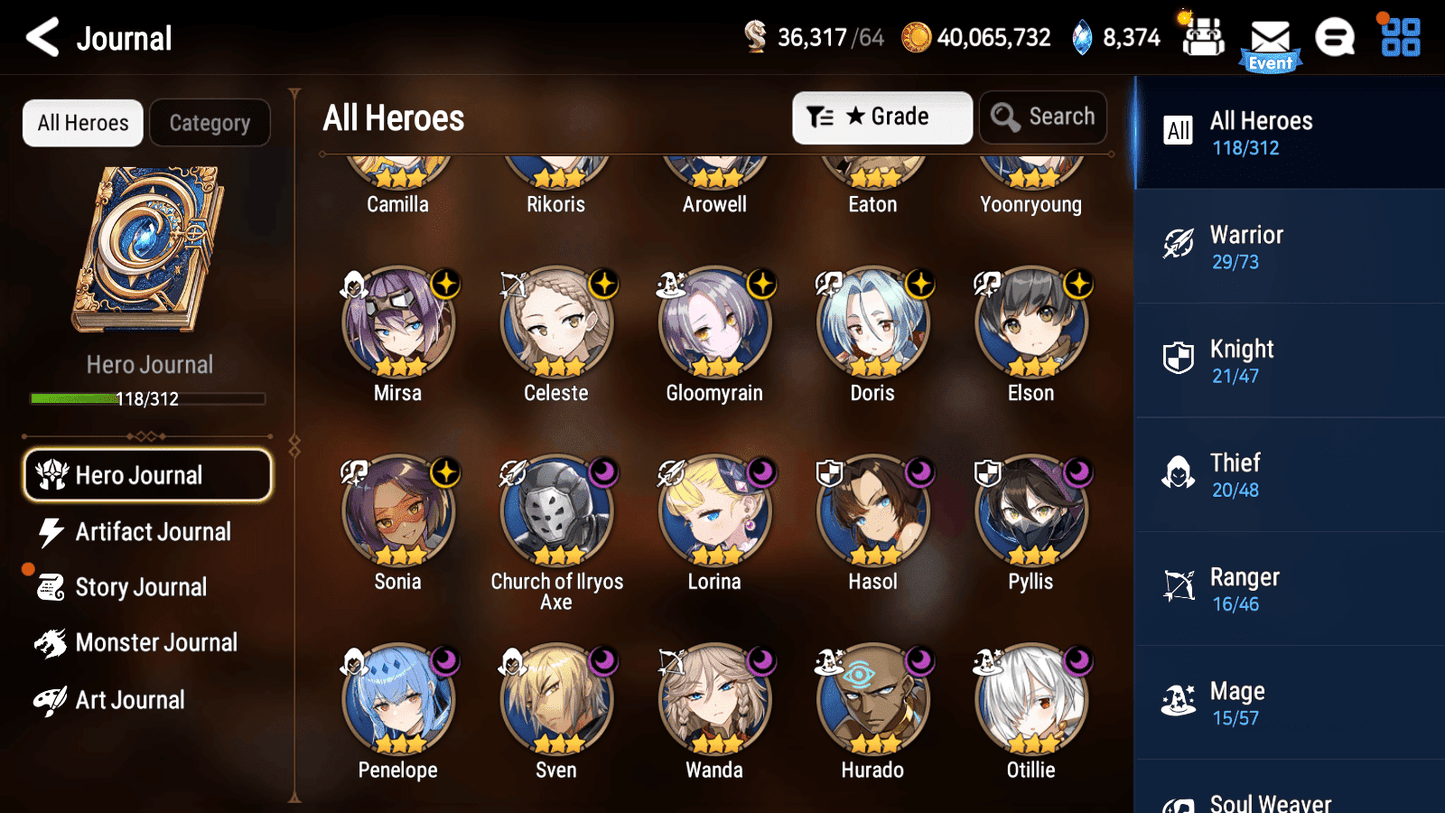Open the chat bubble icon

tap(1335, 36)
